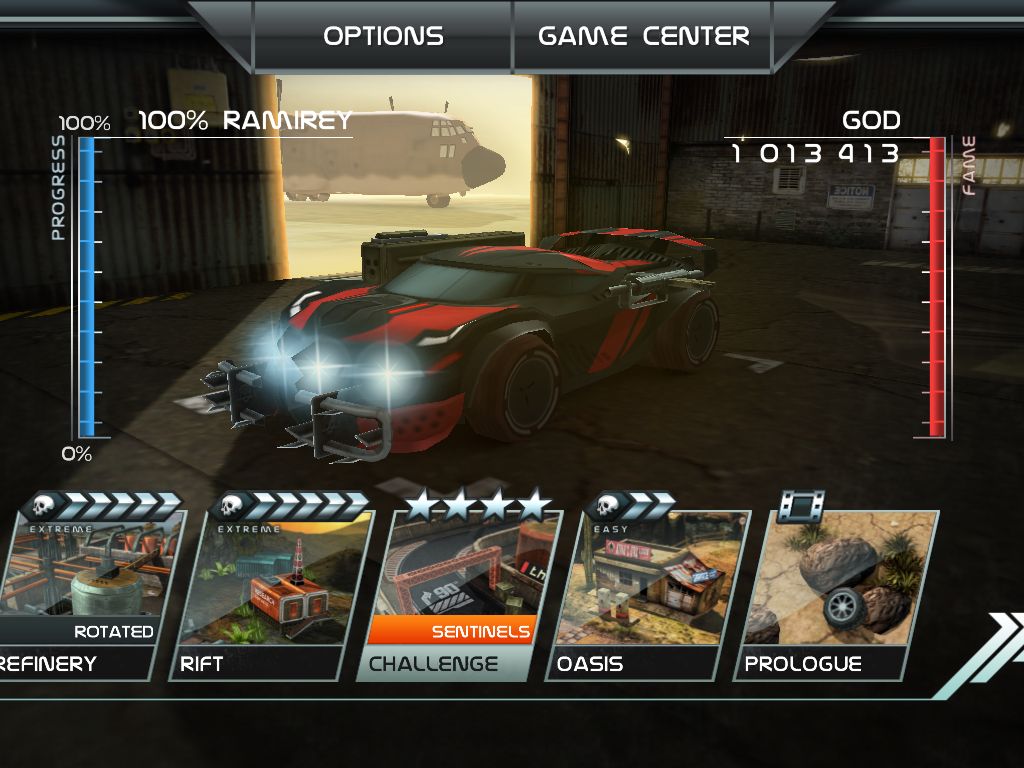Open the Options menu
This screenshot has width=1024, height=768.
pyautogui.click(x=383, y=36)
